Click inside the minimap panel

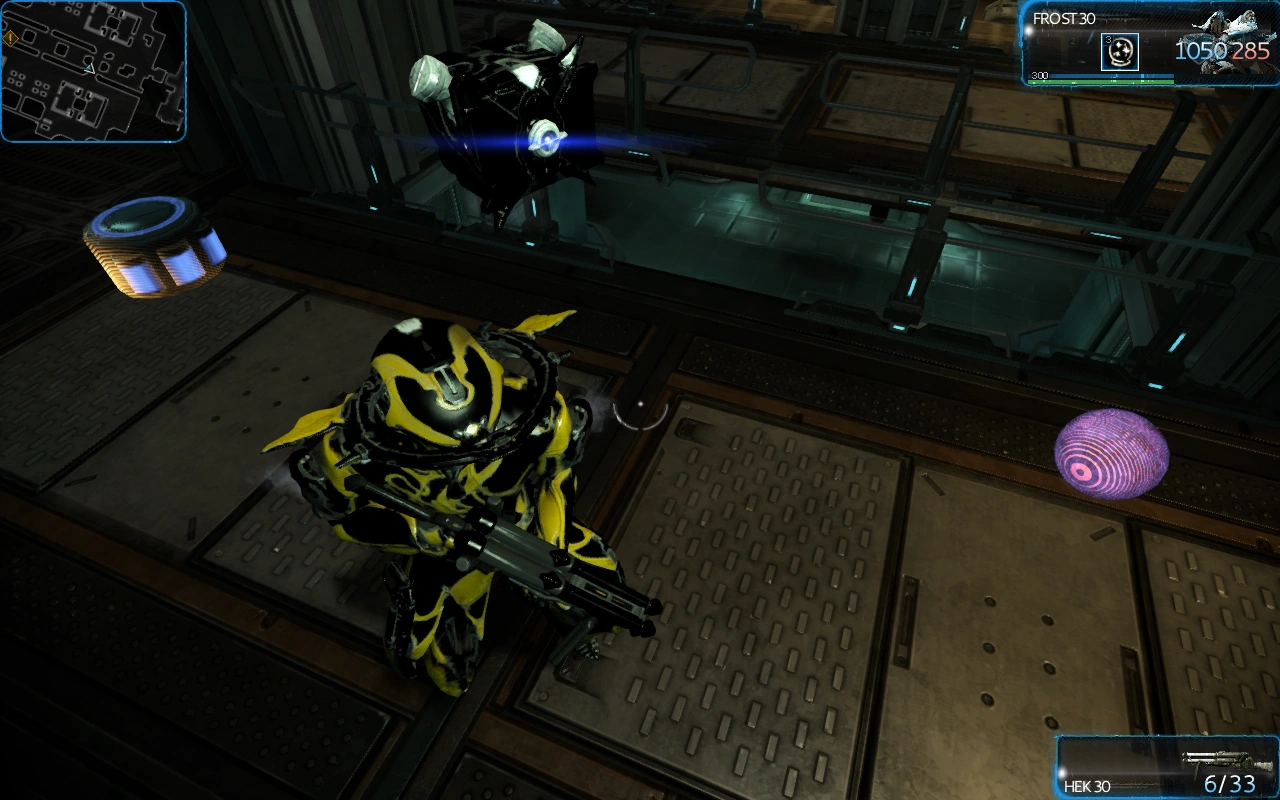(95, 70)
